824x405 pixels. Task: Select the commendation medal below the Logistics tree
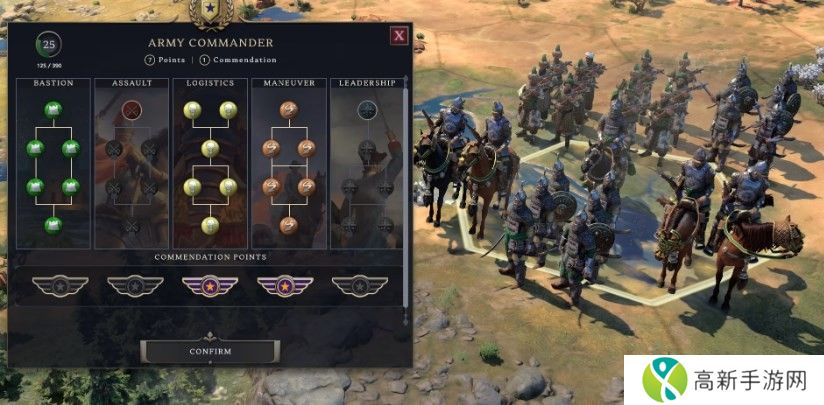point(210,286)
